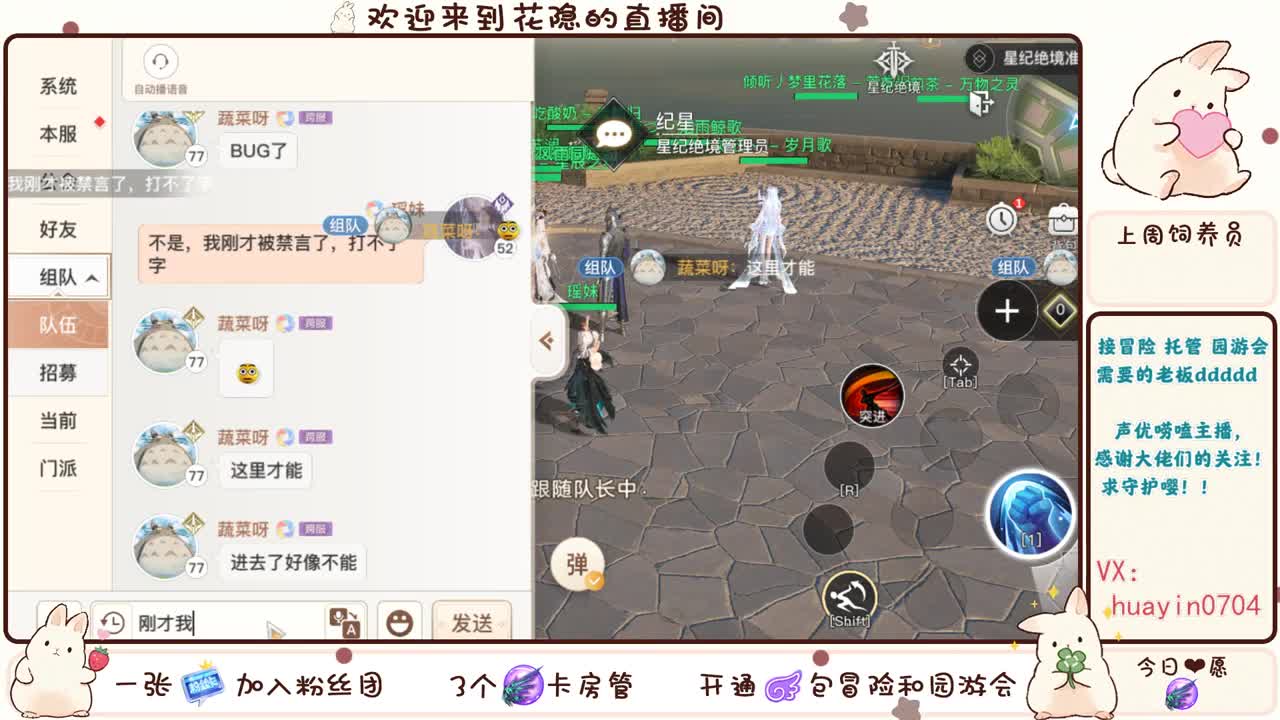This screenshot has height=720, width=1280.
Task: Select the 突进 dash skill icon
Action: coord(874,396)
